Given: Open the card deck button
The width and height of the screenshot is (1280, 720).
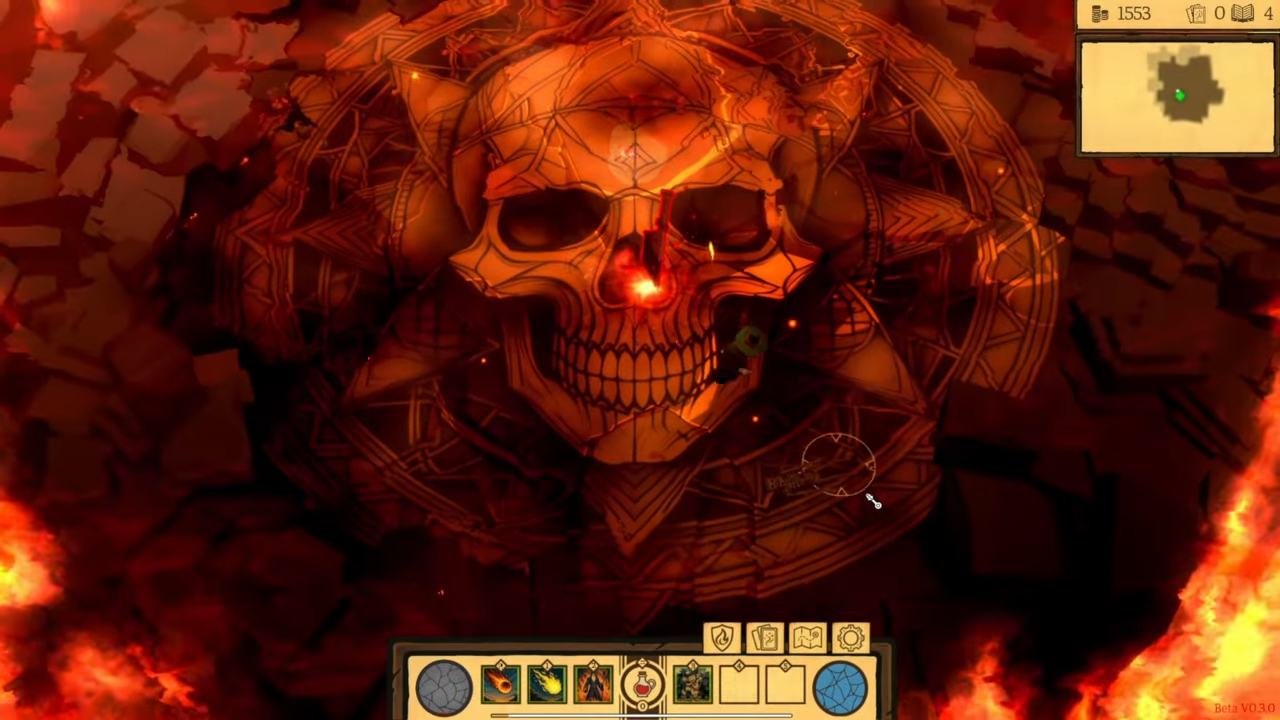Looking at the screenshot, I should 764,637.
